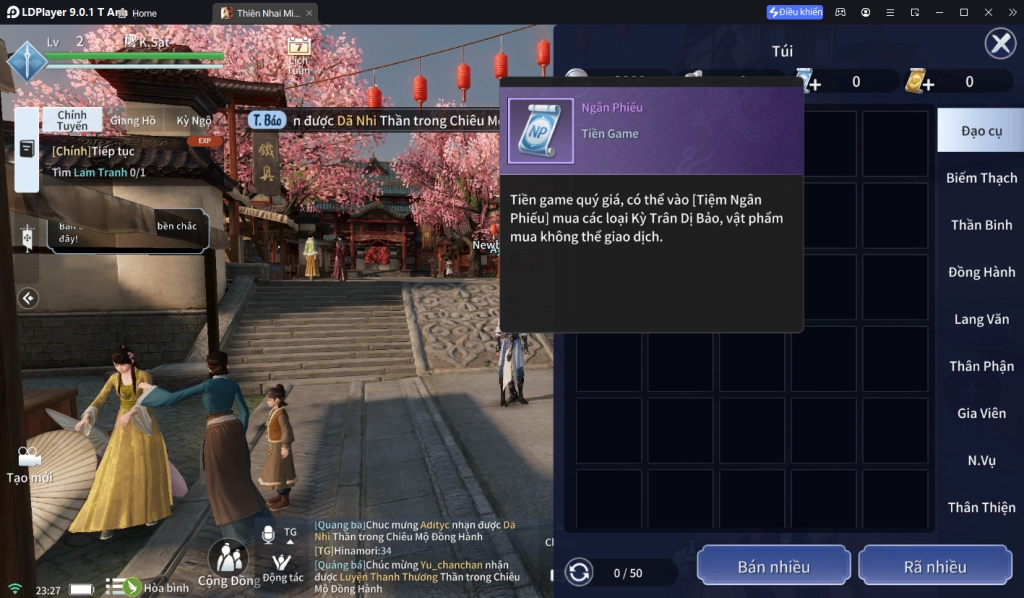Open the Thân Phận tab

pyautogui.click(x=981, y=366)
